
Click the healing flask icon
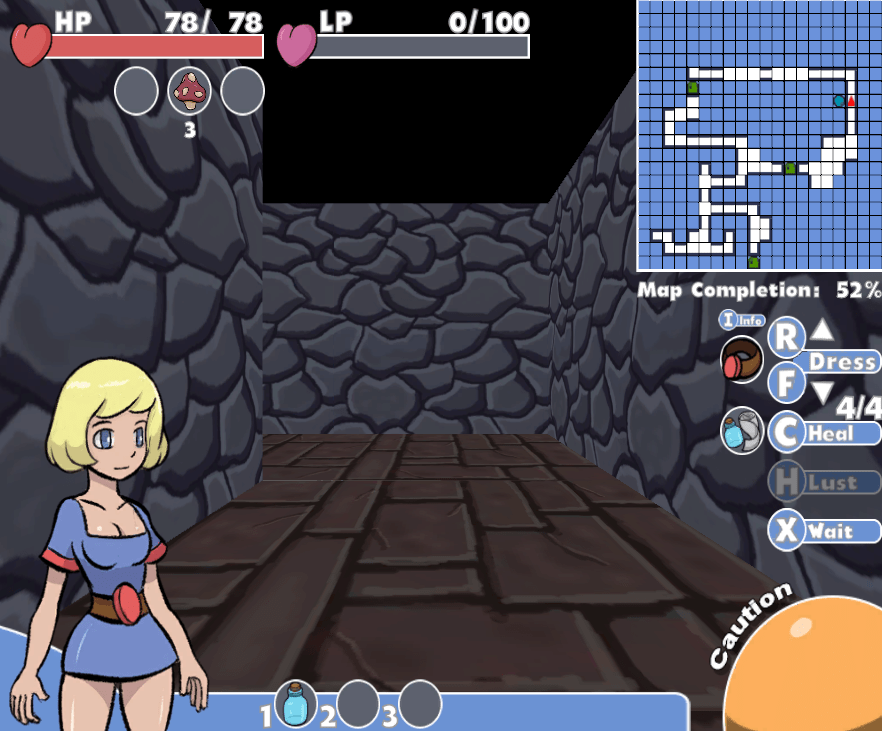point(742,432)
